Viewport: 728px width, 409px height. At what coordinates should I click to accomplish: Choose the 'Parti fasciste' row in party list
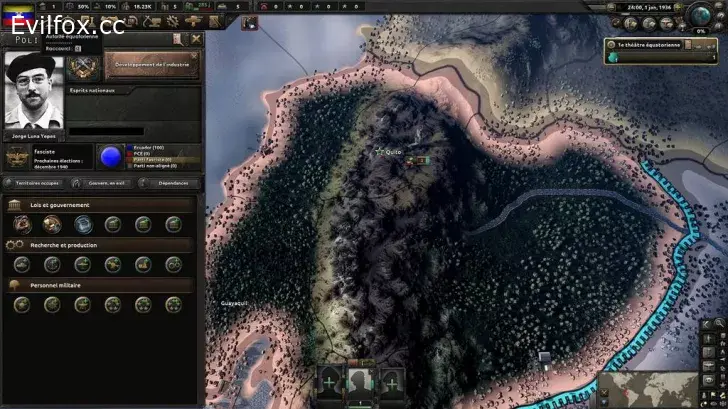[x=153, y=159]
